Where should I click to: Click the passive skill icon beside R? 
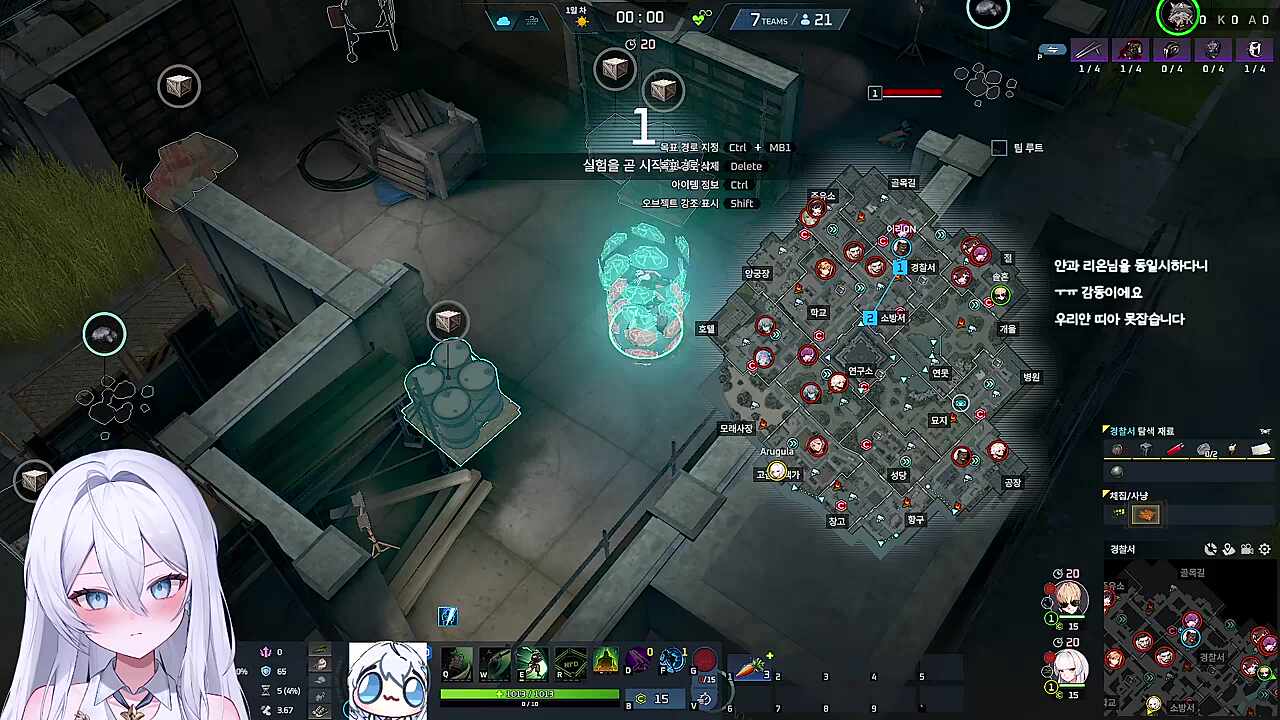point(606,660)
